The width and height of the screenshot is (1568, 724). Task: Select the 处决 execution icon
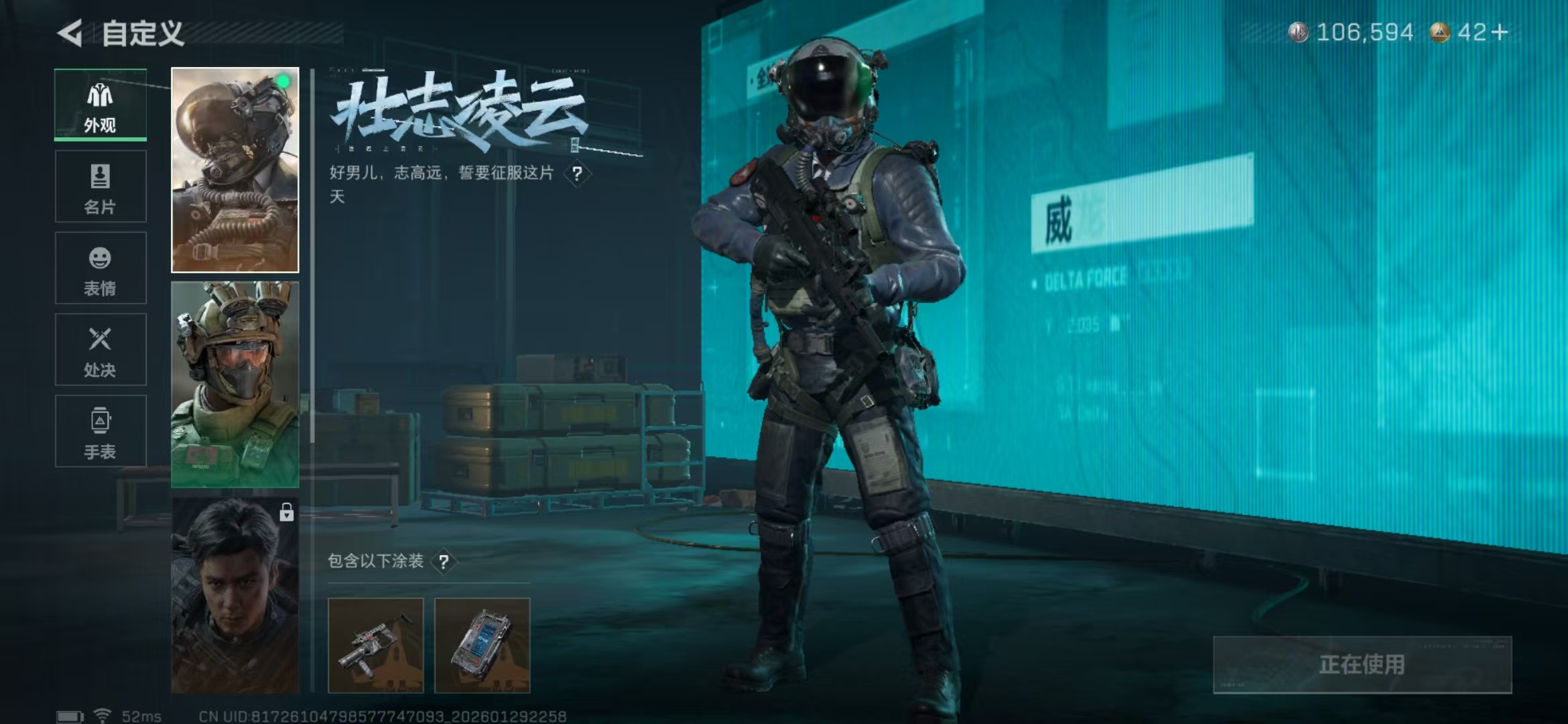99,349
